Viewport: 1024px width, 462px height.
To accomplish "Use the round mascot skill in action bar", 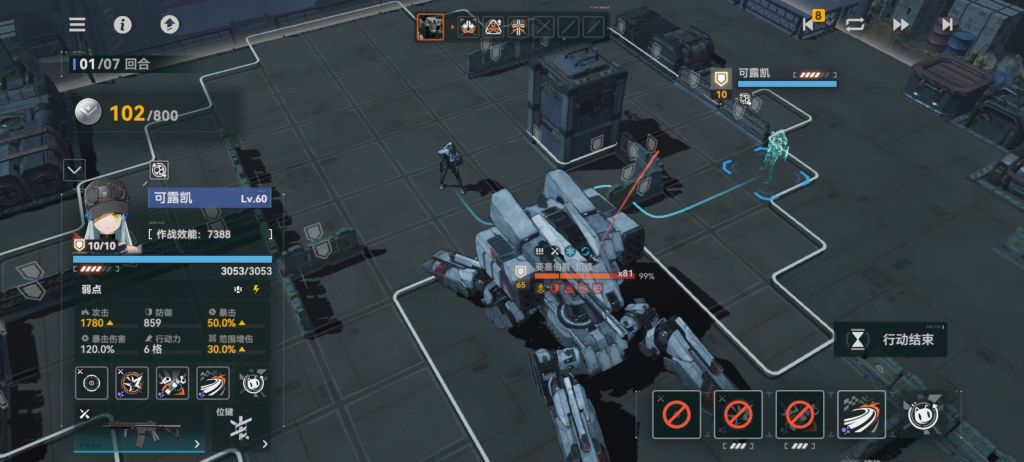I will [922, 413].
